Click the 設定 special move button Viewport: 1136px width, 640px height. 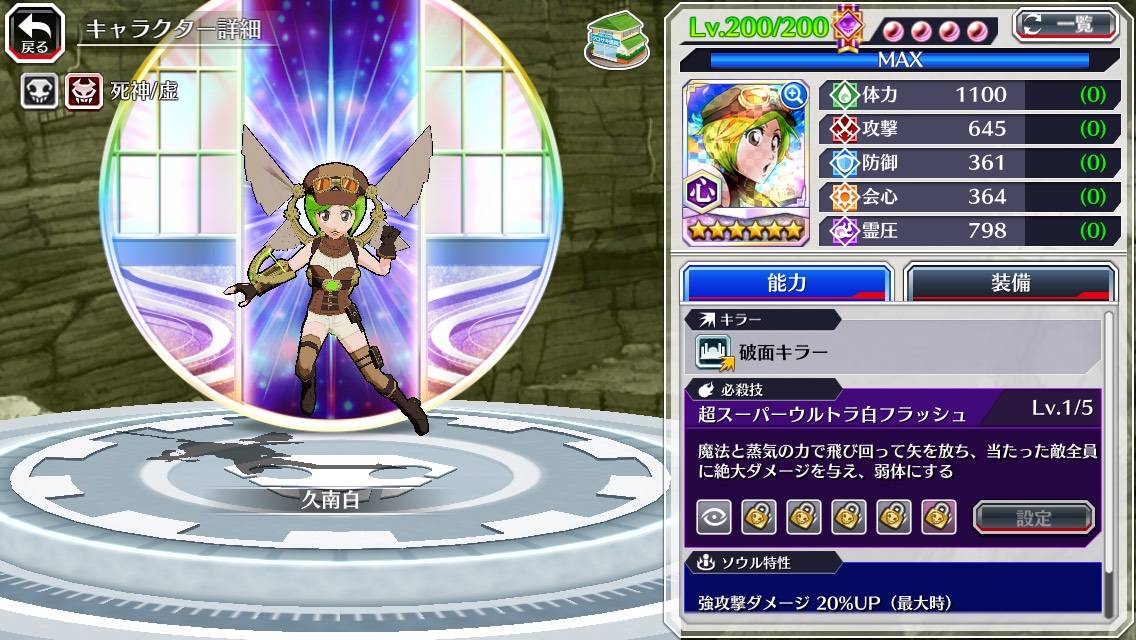pyautogui.click(x=1034, y=517)
